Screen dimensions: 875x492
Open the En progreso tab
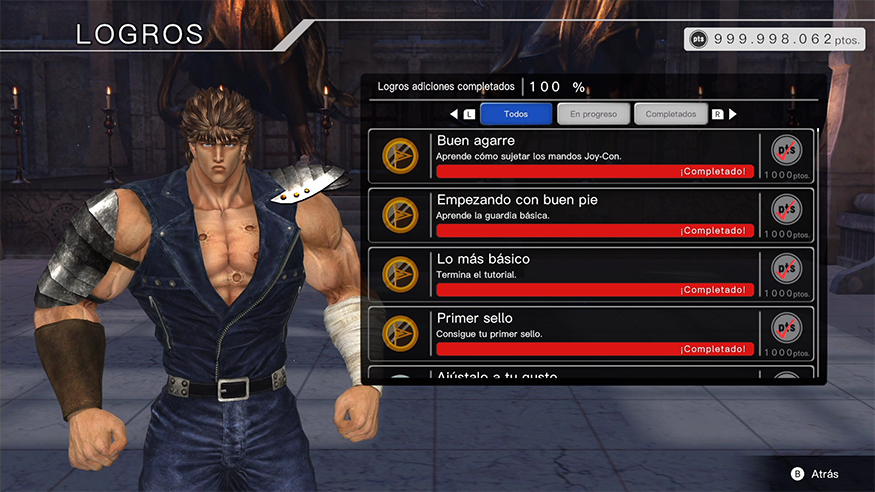pos(593,114)
